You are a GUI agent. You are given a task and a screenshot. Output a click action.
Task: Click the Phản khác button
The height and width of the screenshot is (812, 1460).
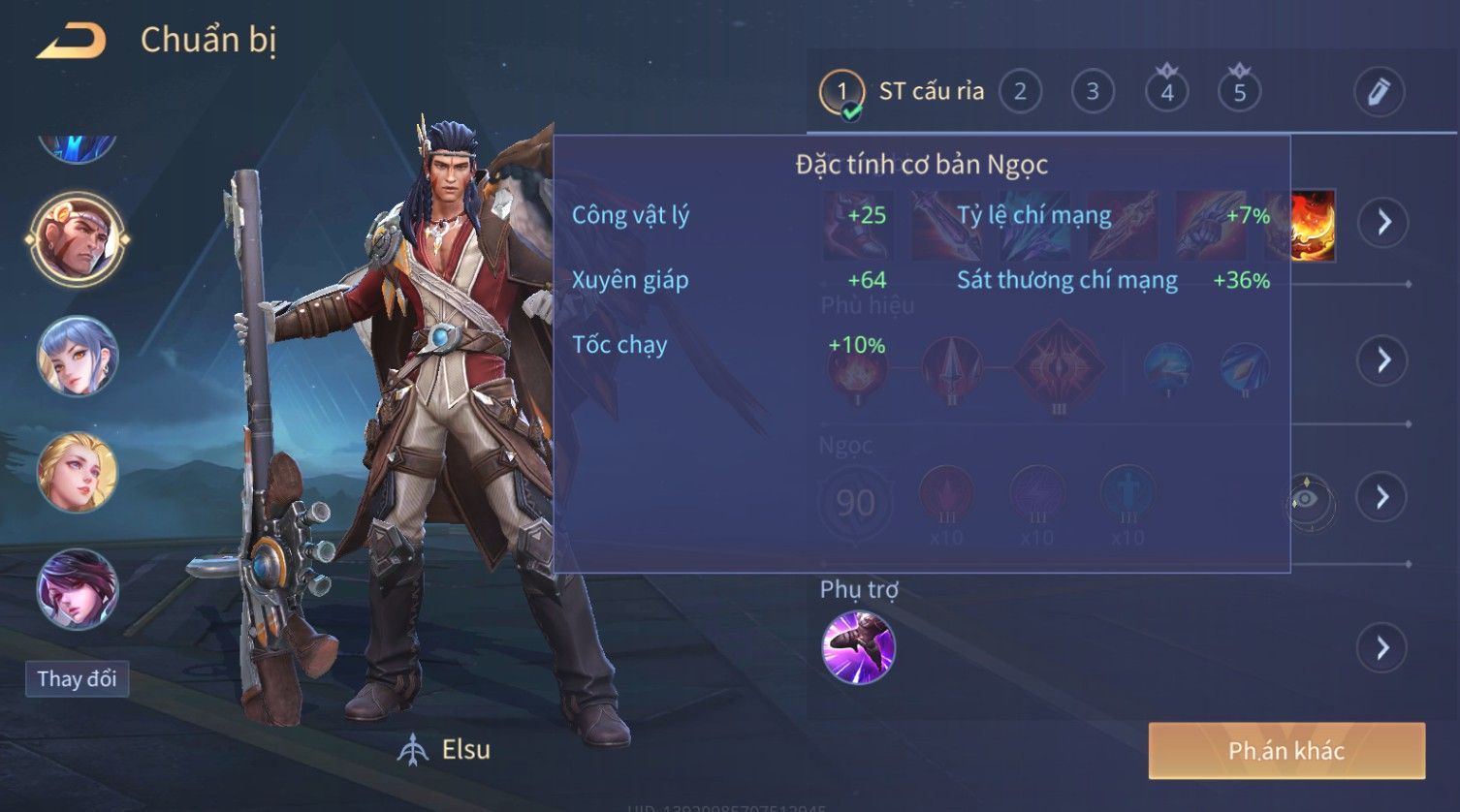pyautogui.click(x=1286, y=750)
